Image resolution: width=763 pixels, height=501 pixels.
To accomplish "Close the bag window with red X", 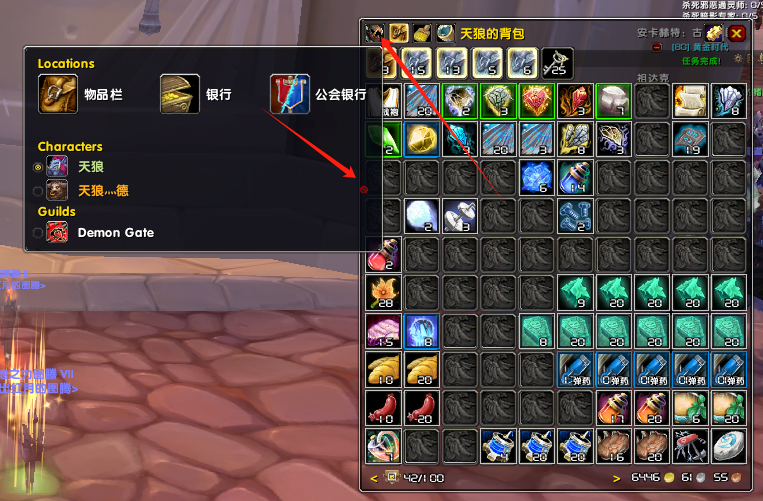I will point(737,33).
